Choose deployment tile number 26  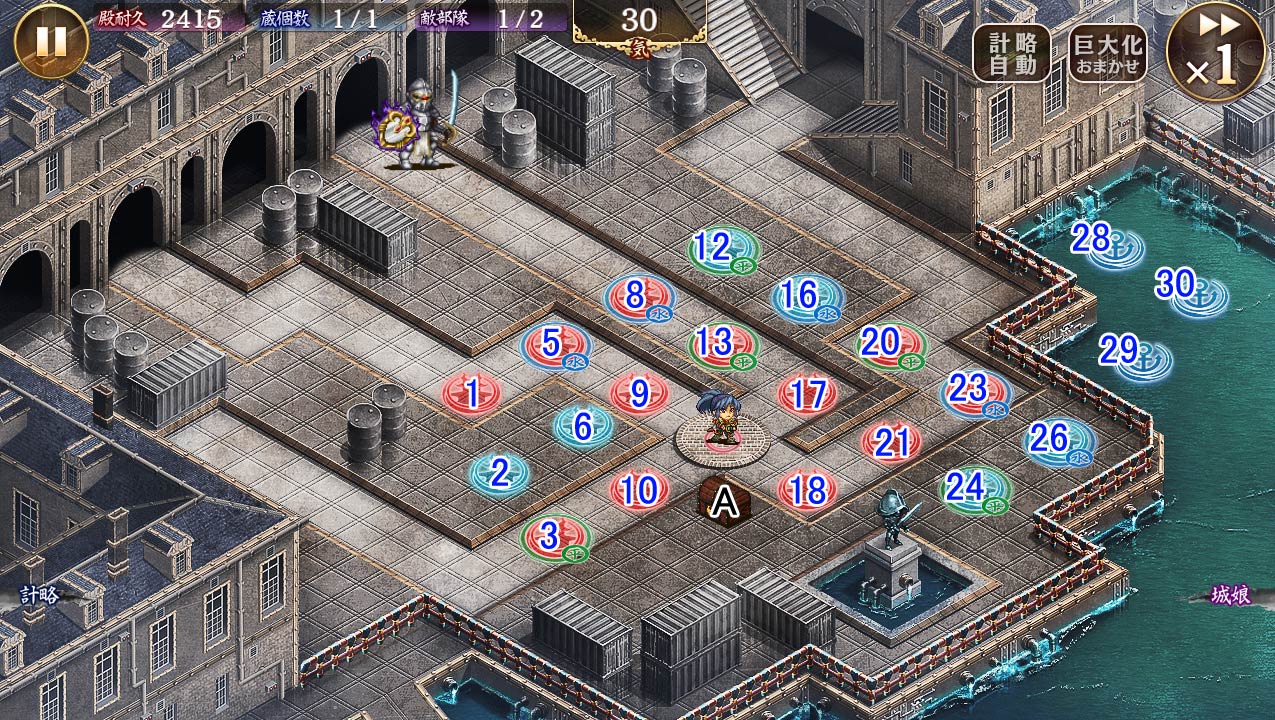pos(1057,440)
